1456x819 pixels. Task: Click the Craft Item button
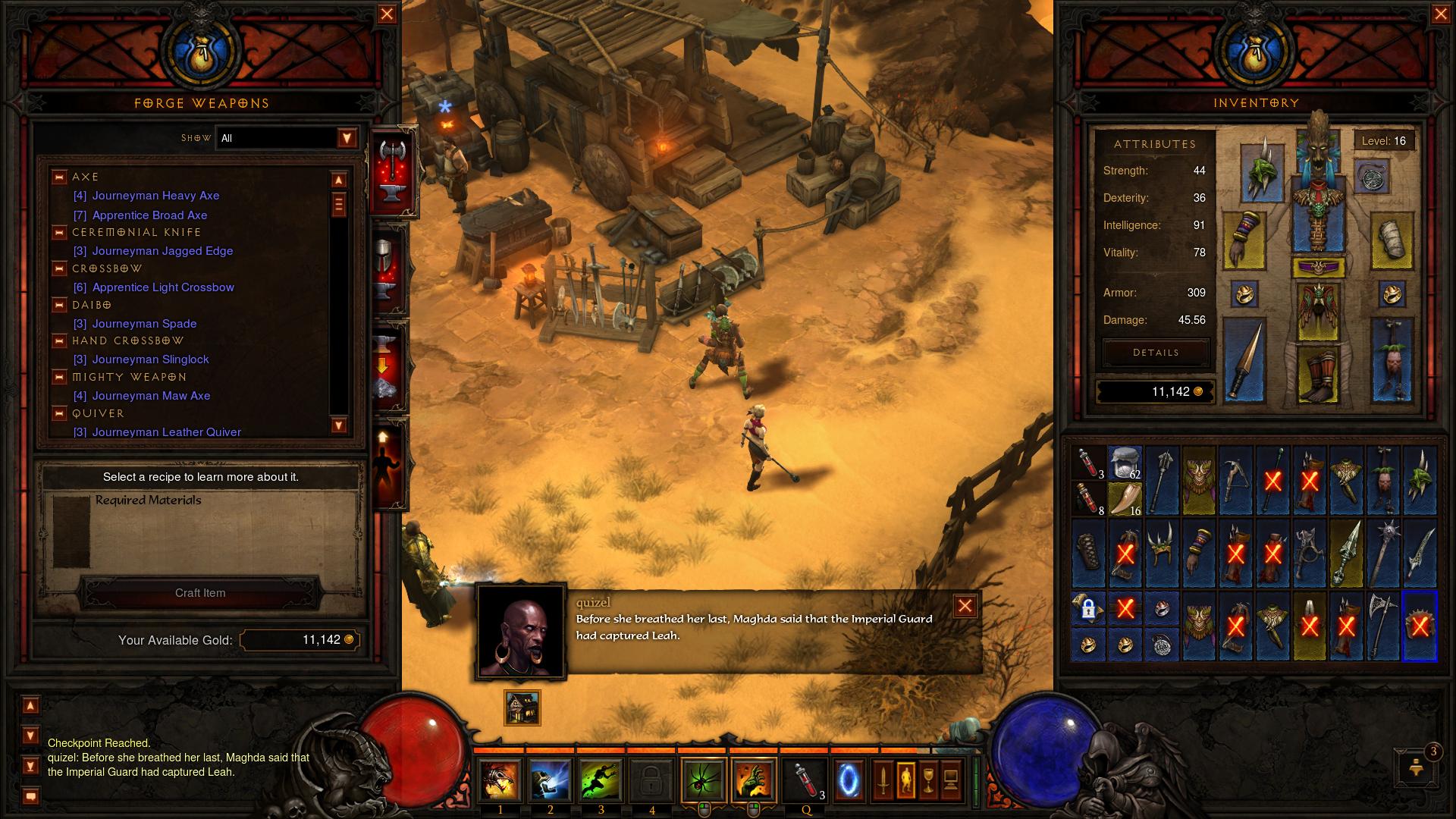click(x=200, y=593)
